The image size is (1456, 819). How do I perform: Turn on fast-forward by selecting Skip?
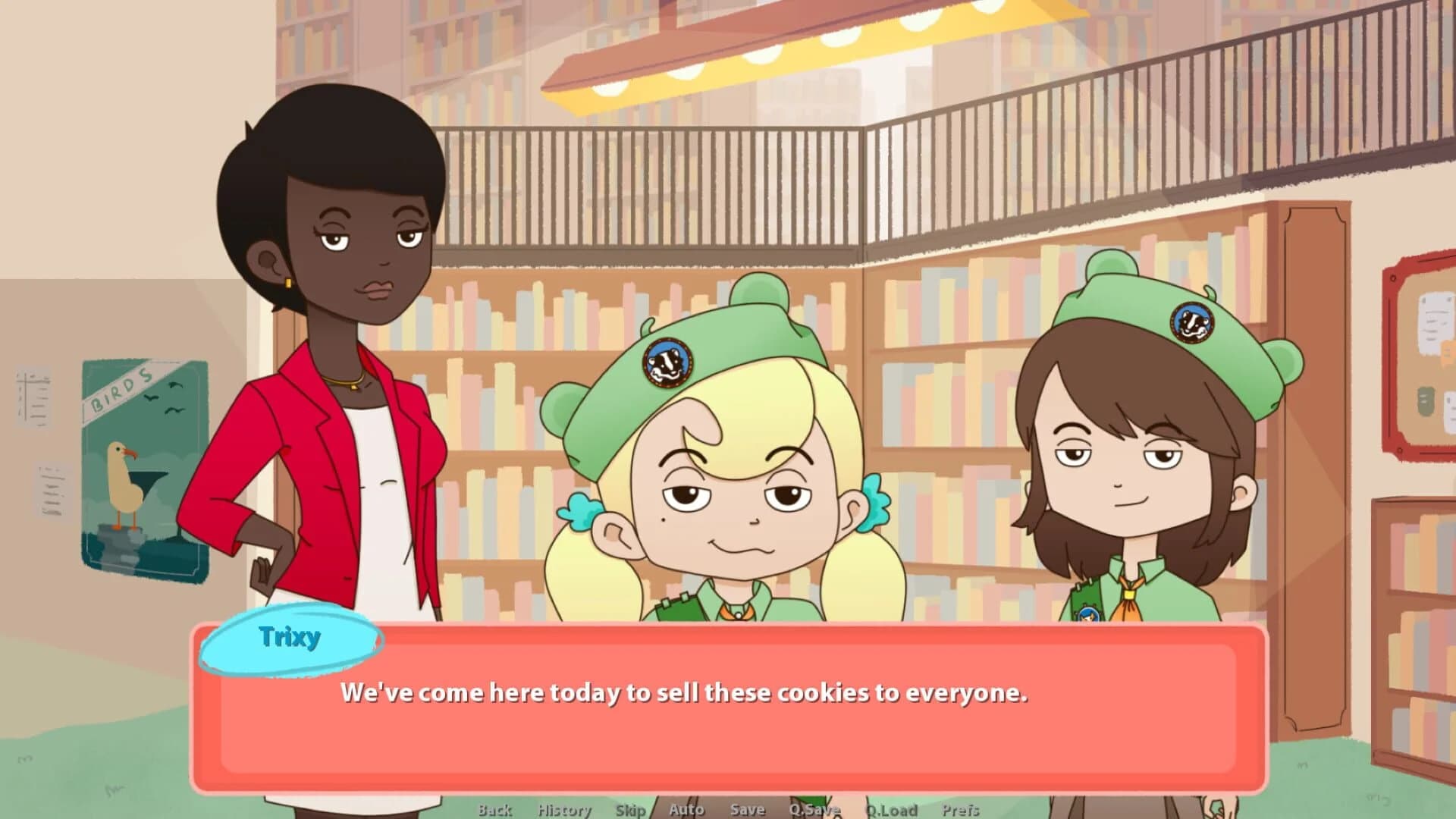coord(631,809)
